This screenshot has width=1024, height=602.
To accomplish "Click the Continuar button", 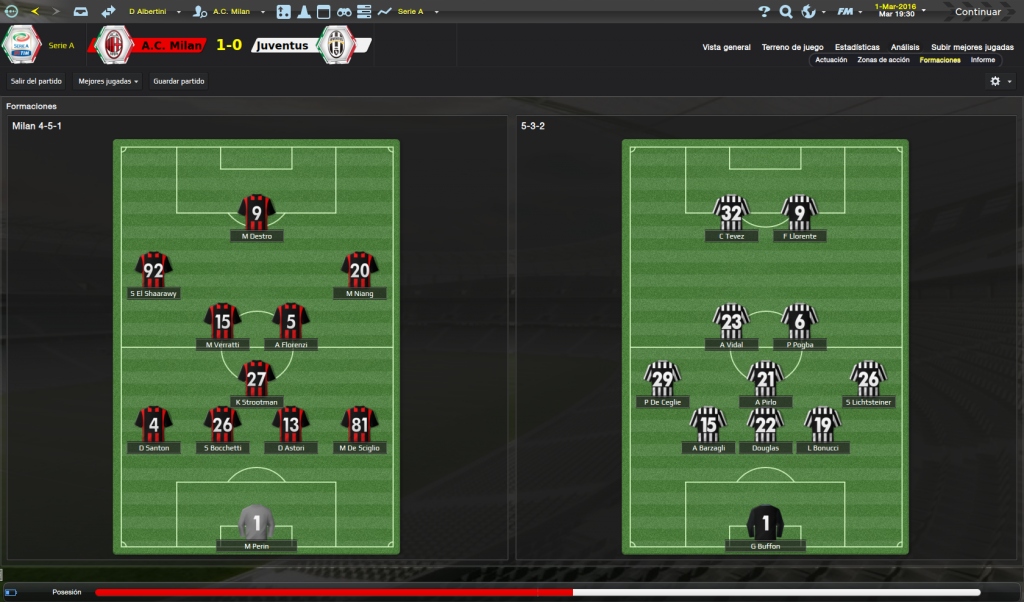I will (x=977, y=12).
